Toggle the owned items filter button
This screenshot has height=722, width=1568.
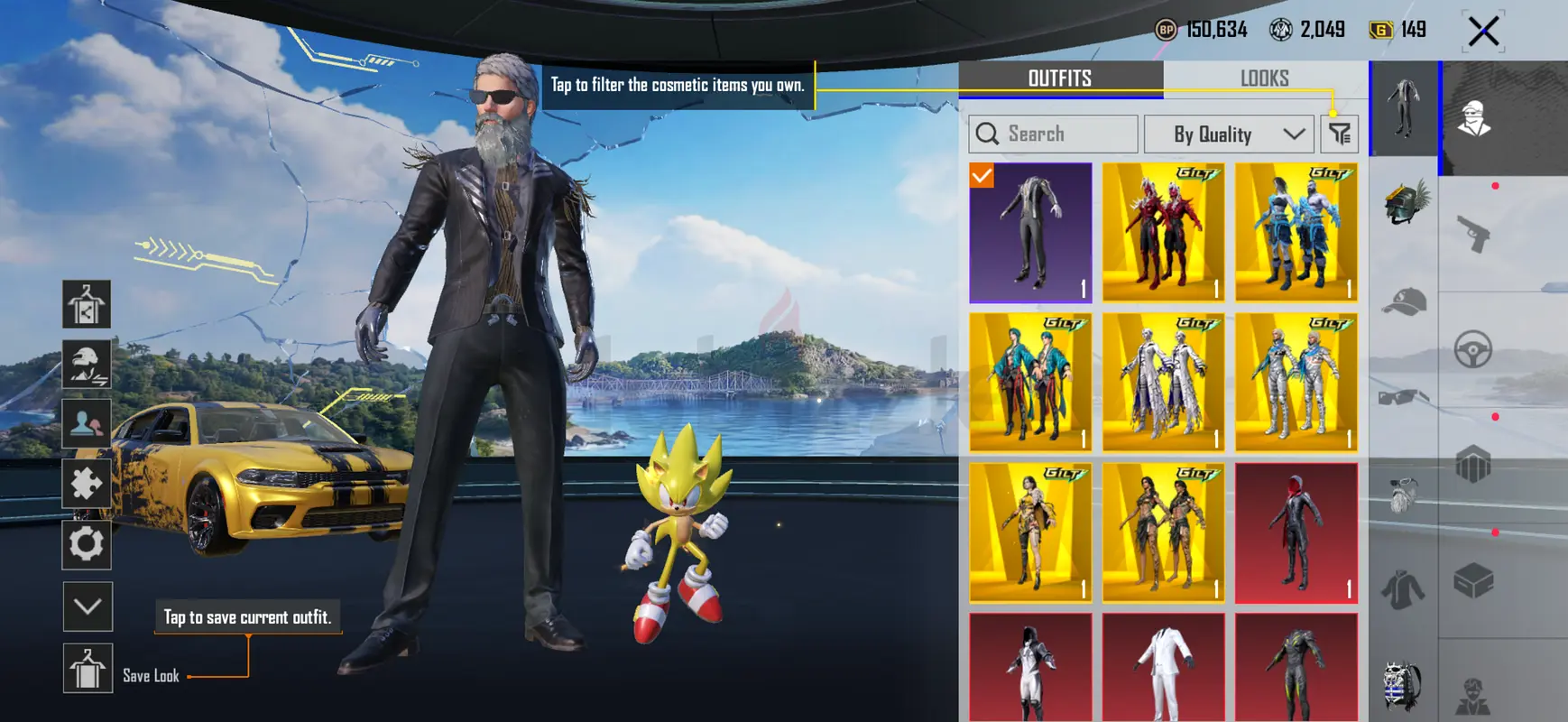click(1340, 134)
